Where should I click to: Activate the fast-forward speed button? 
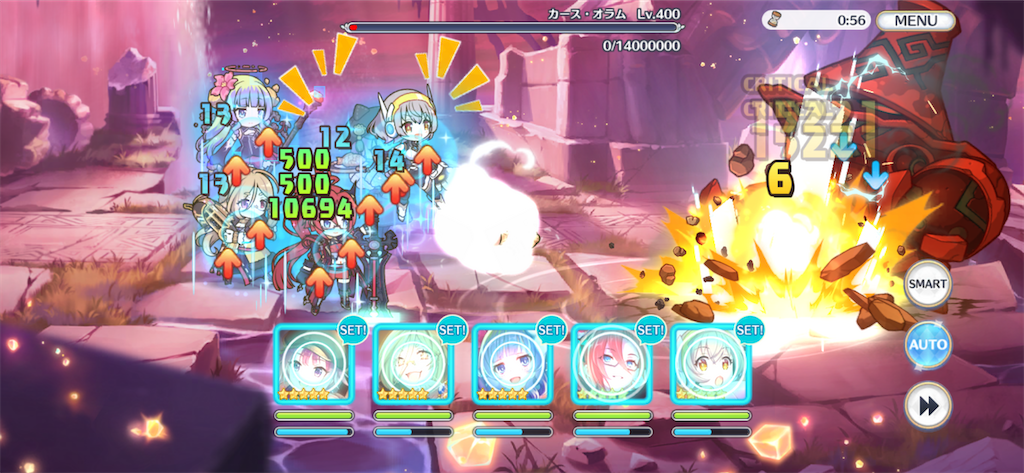(927, 406)
